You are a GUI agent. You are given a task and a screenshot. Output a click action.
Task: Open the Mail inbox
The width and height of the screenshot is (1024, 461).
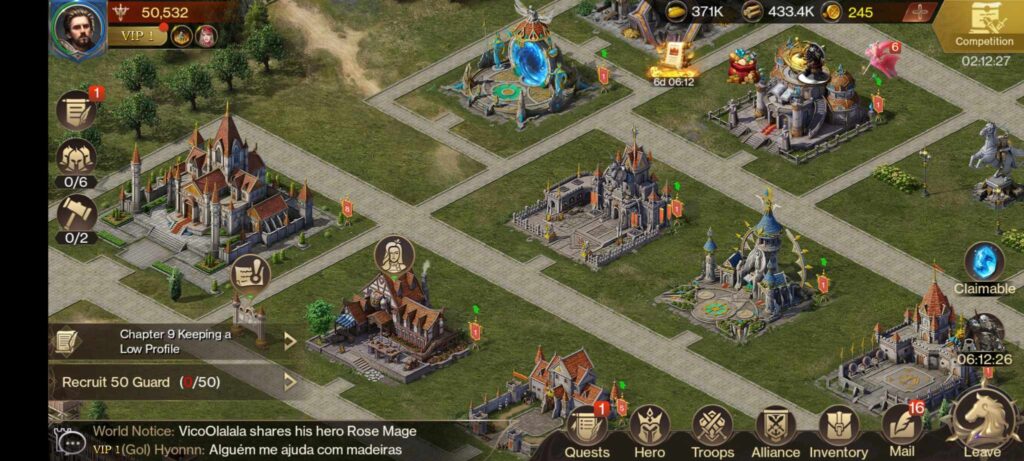[902, 432]
